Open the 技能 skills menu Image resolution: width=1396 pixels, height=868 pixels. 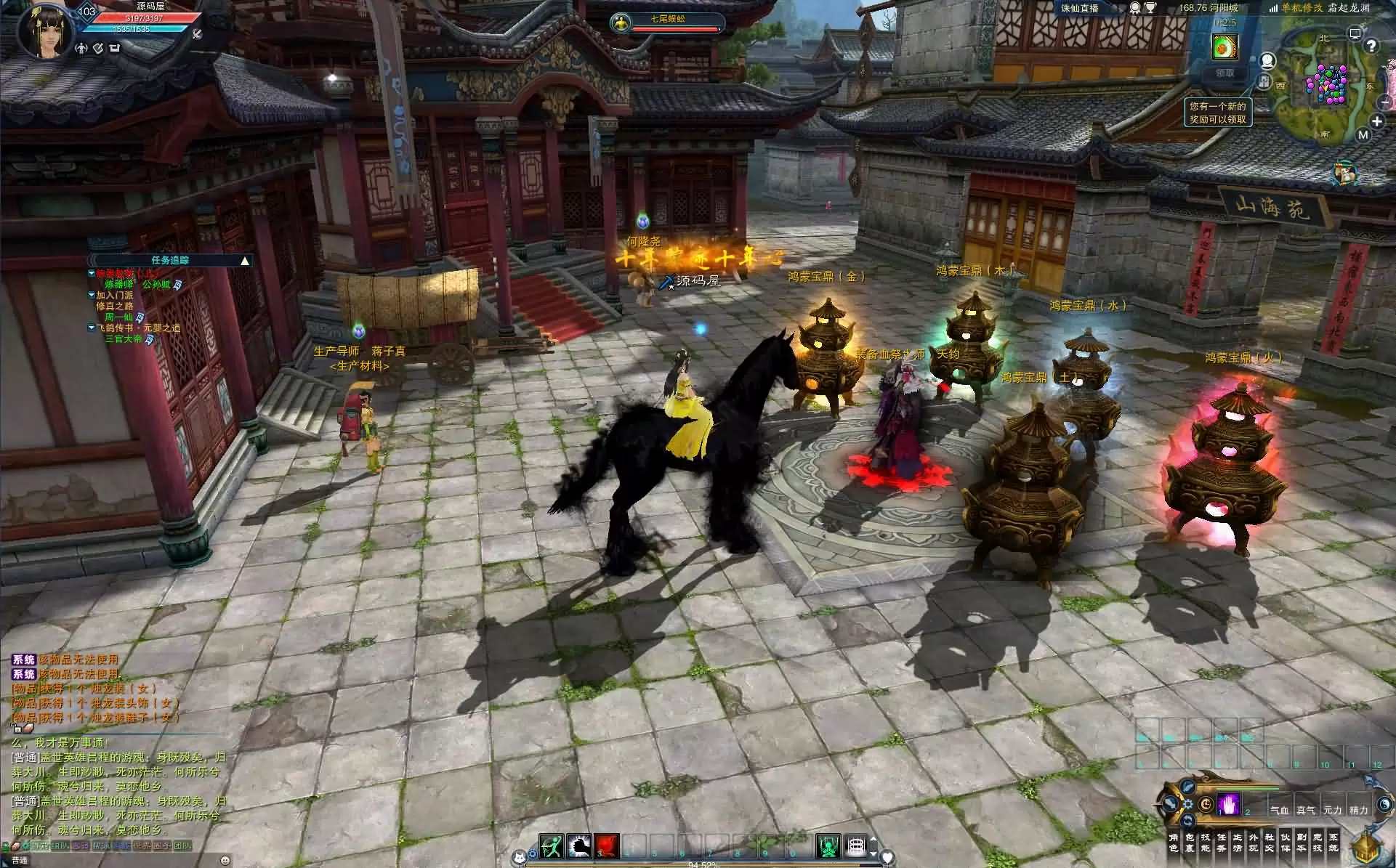pos(1205,843)
